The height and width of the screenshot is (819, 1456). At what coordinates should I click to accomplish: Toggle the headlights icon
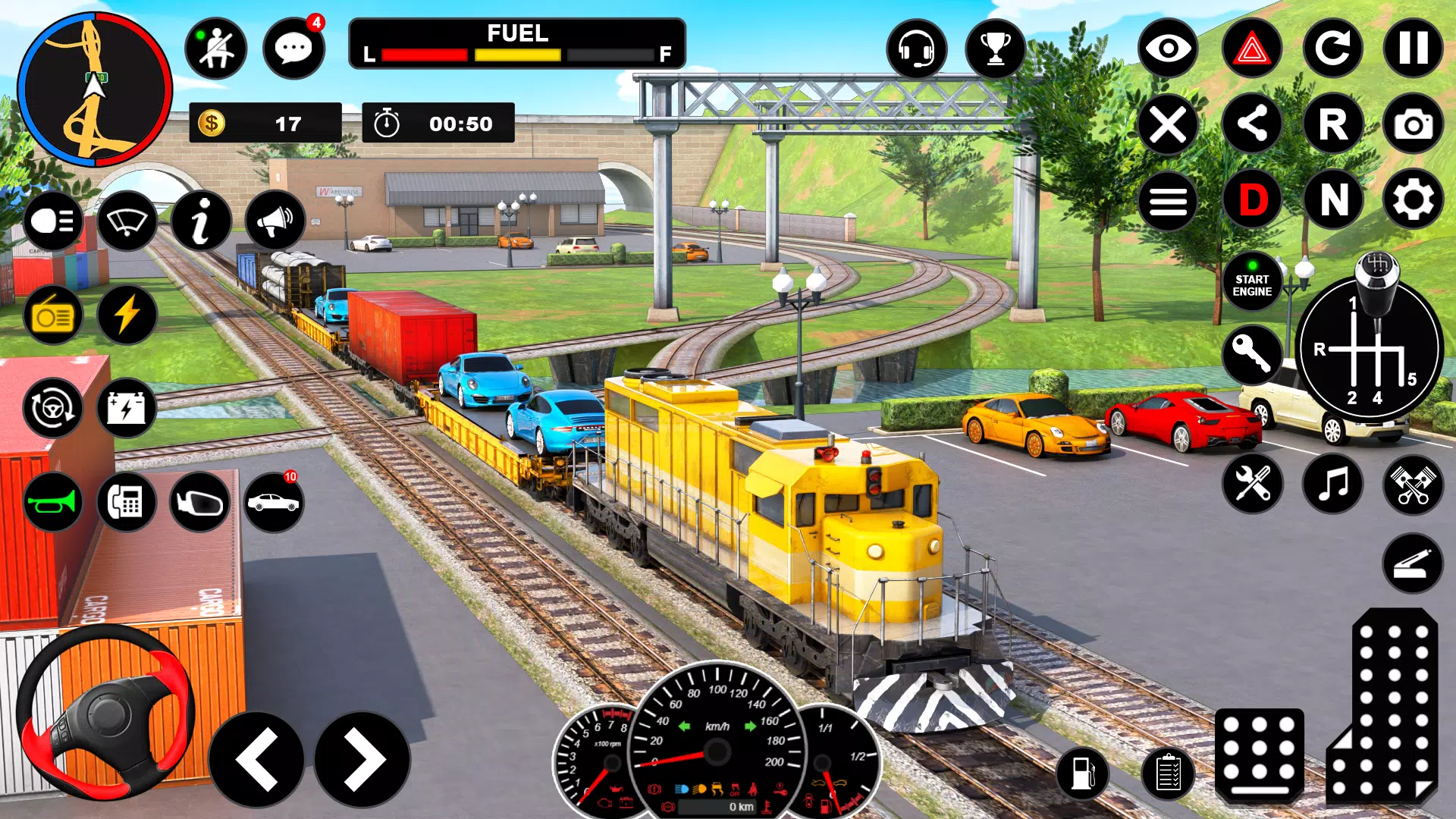point(53,221)
